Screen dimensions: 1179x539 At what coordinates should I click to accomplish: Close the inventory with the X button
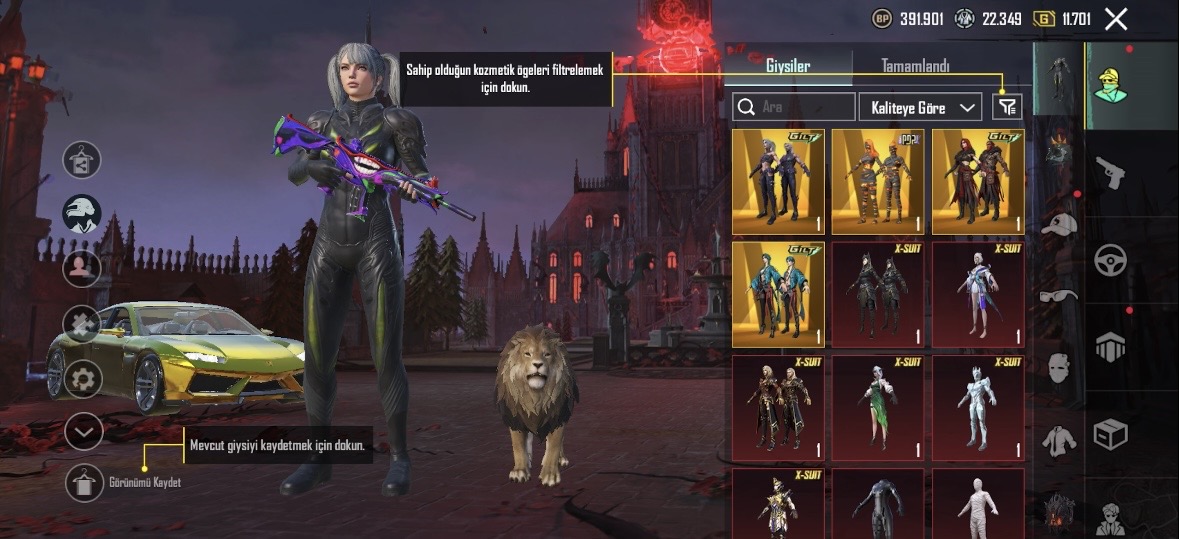coord(1116,18)
